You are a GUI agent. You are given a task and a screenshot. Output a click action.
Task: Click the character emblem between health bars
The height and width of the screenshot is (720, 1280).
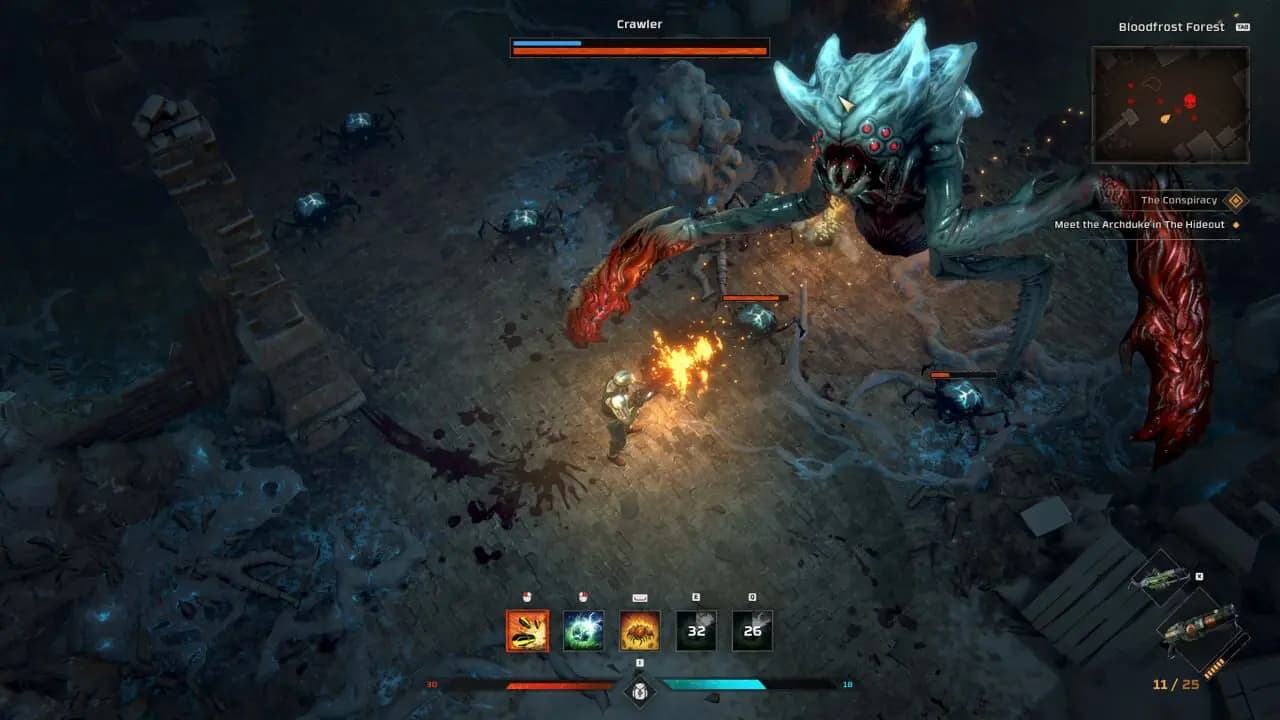point(639,691)
